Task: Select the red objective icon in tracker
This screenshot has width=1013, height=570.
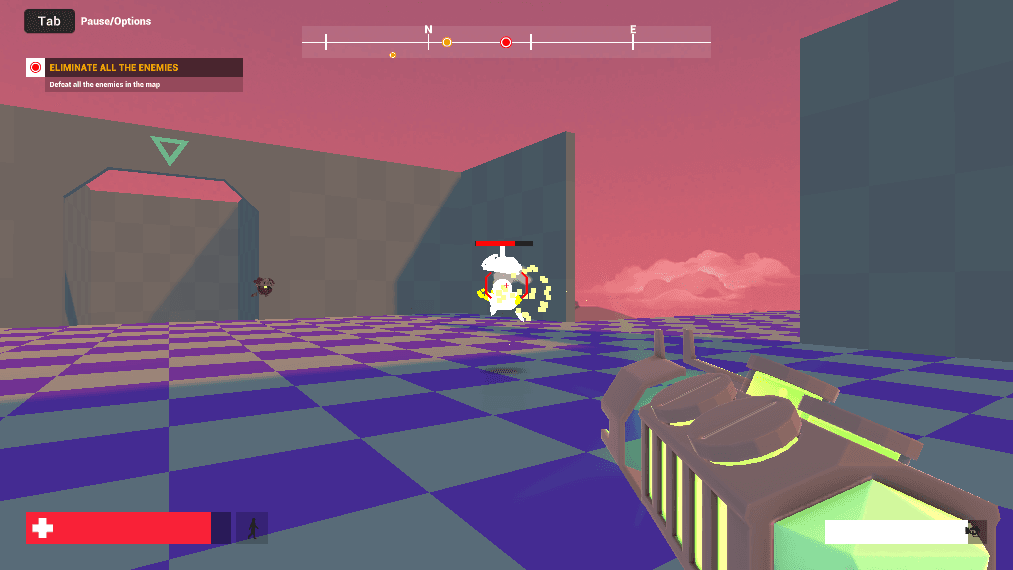Action: coord(36,68)
